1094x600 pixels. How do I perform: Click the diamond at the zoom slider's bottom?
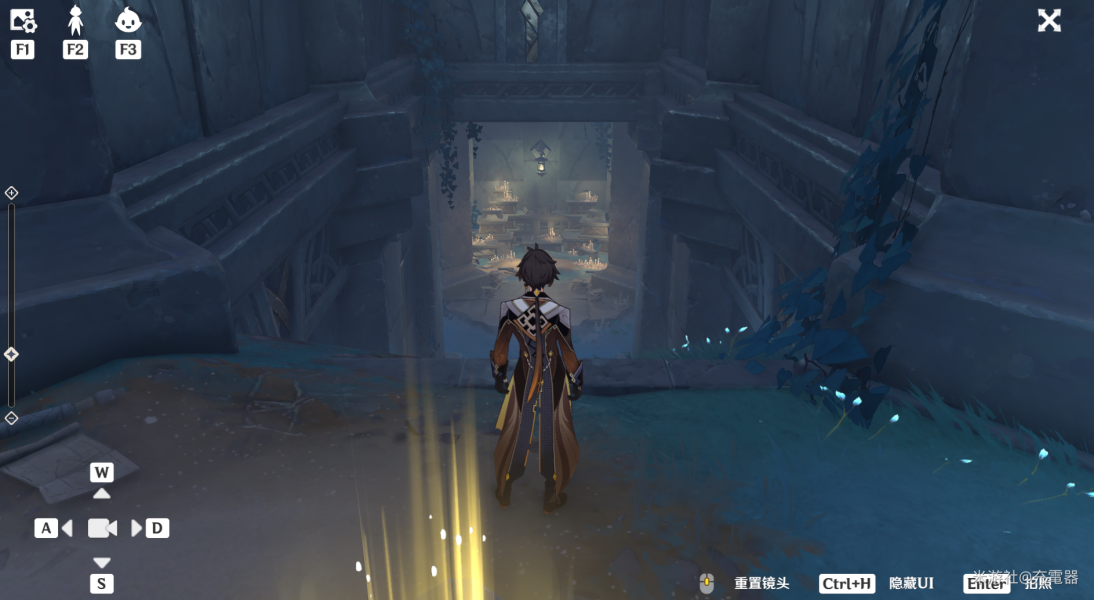pyautogui.click(x=11, y=418)
